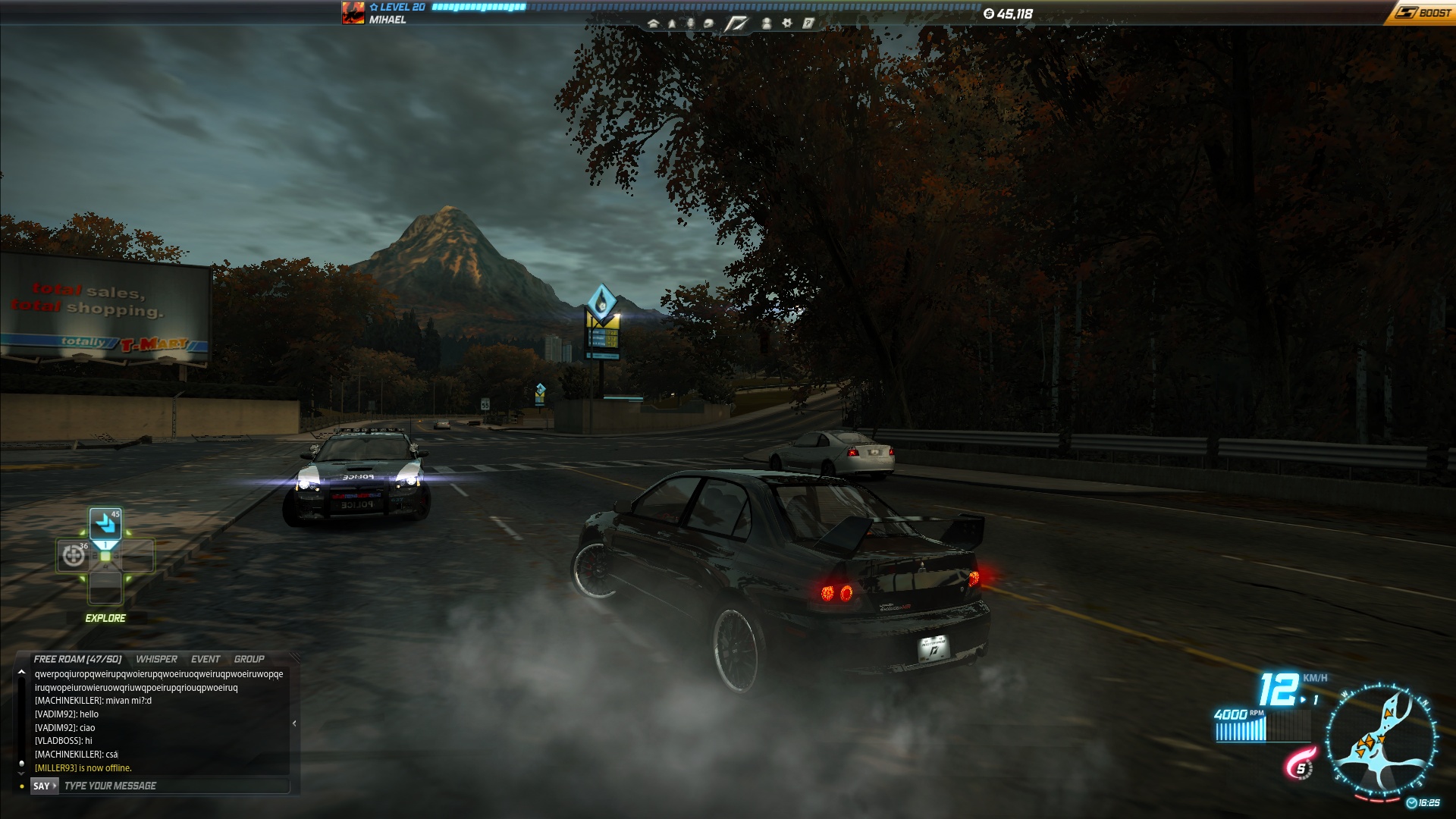Toggle the microphone icon in top bar
Screen dimensions: 1456x819
coord(690,24)
